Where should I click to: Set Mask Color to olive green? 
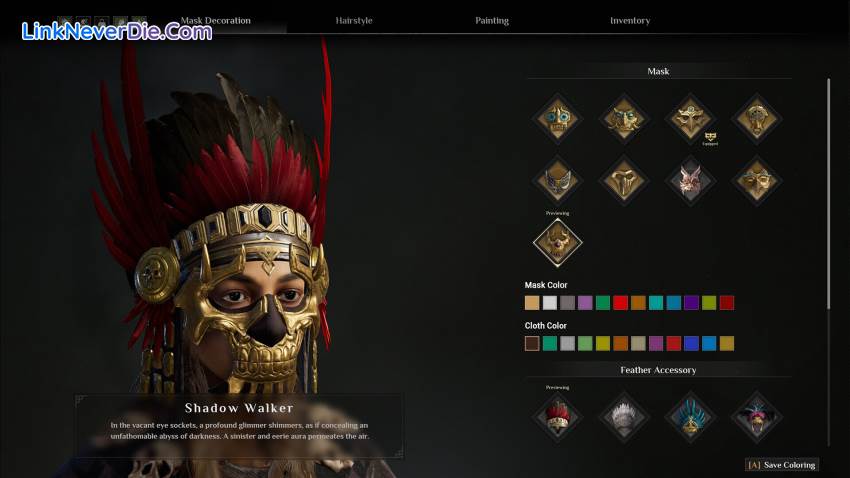(709, 303)
